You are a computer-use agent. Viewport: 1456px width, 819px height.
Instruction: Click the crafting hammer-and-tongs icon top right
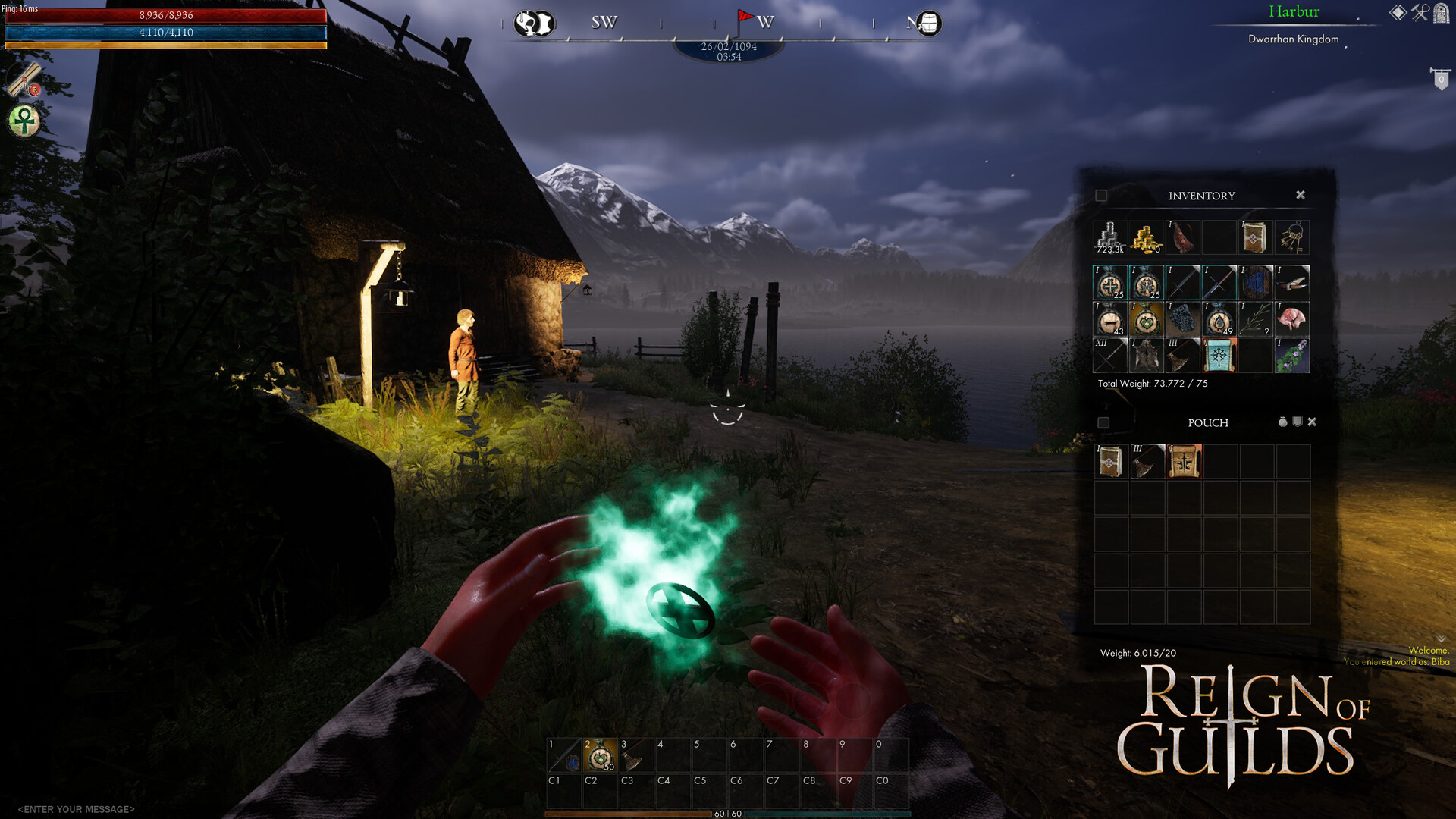1420,13
